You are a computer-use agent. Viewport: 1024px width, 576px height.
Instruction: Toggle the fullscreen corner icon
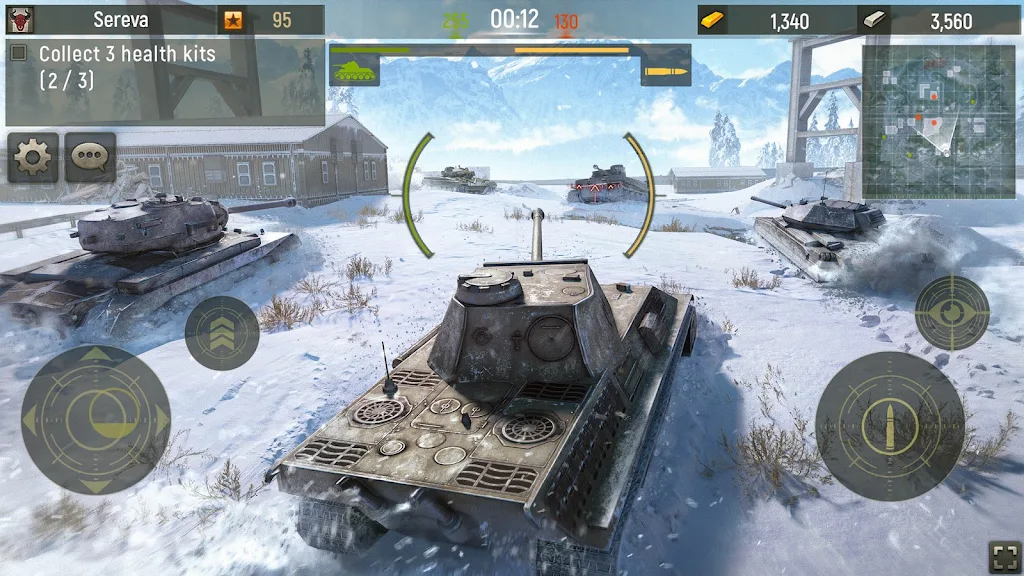1004,555
